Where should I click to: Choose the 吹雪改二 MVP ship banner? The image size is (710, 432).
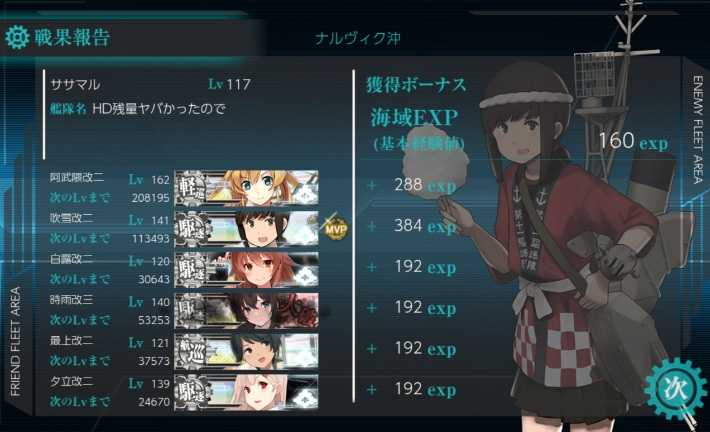[x=246, y=227]
